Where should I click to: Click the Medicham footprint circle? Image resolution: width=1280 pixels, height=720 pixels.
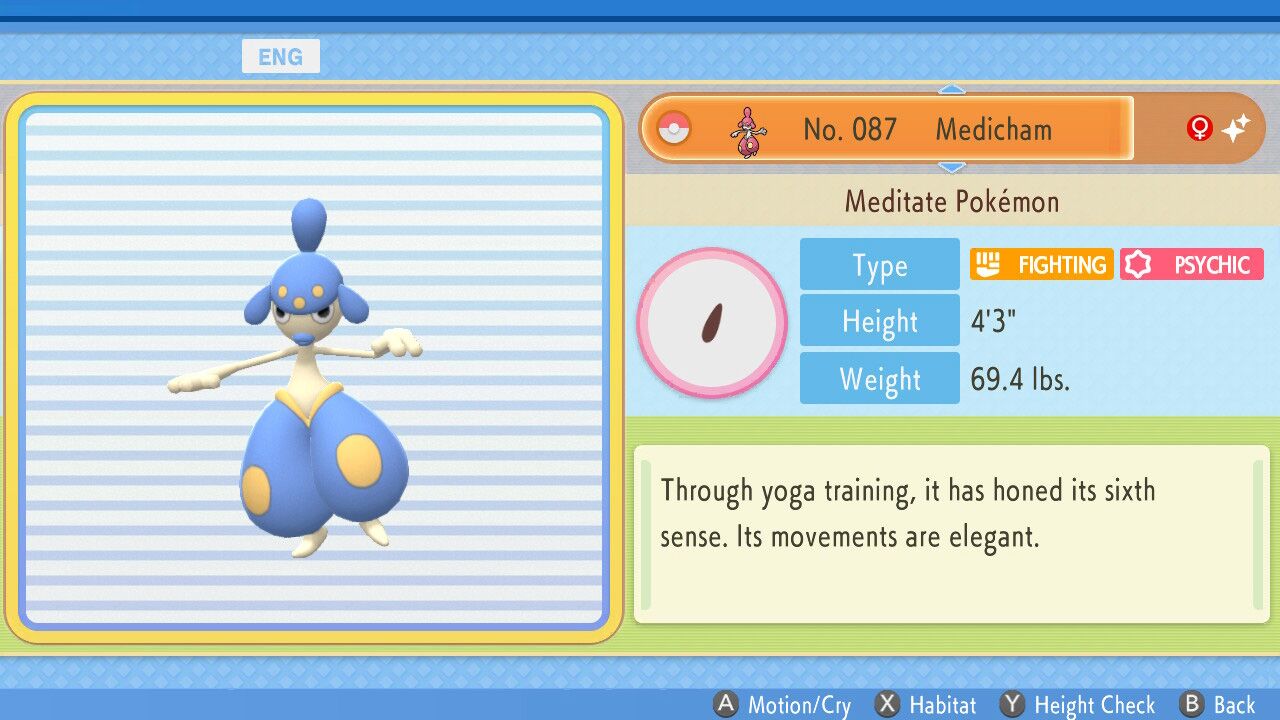coord(712,321)
